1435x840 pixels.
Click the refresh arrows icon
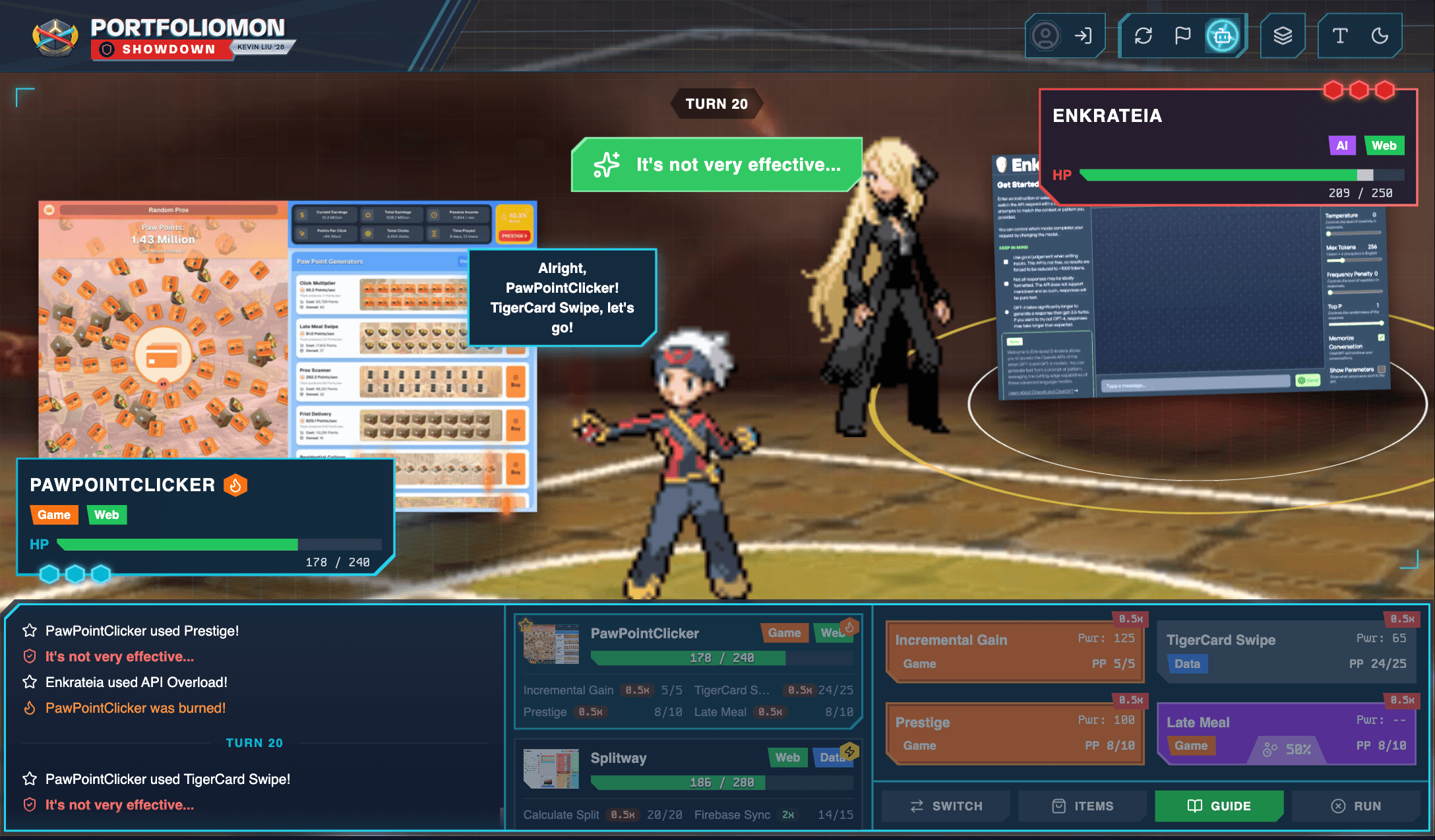[x=1144, y=36]
